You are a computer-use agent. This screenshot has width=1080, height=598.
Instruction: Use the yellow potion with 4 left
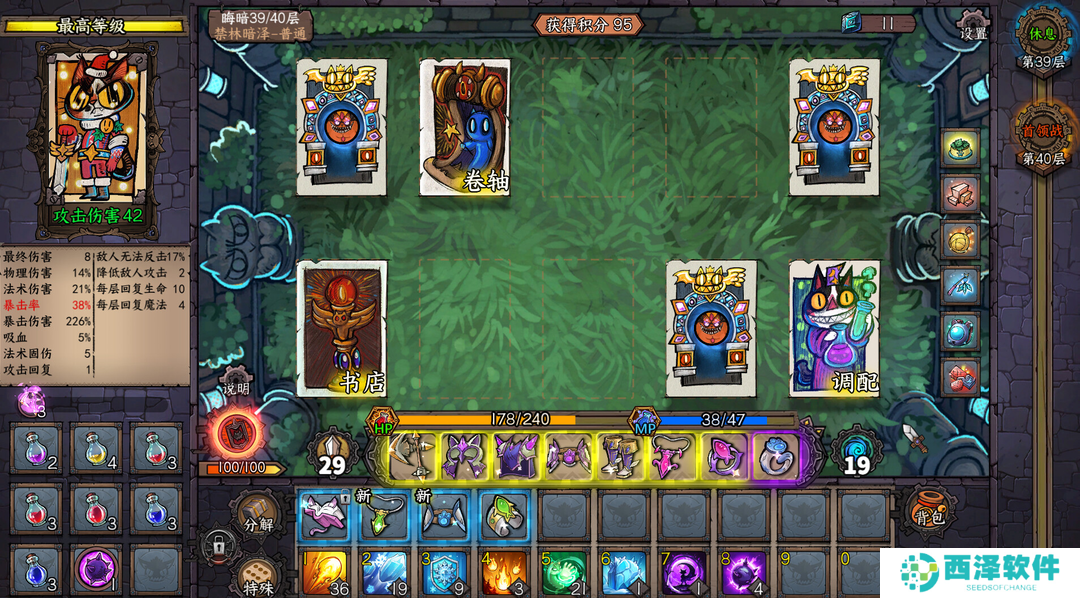(x=97, y=449)
